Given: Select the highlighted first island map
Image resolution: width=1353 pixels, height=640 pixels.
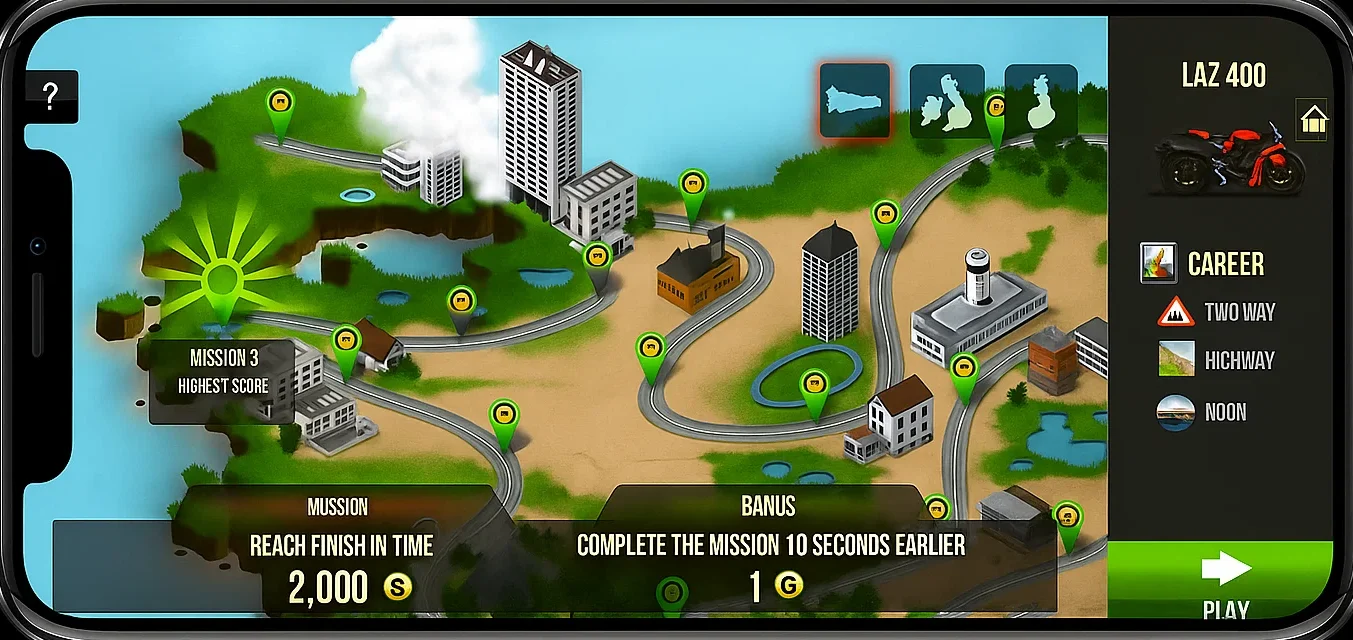Looking at the screenshot, I should click(855, 100).
